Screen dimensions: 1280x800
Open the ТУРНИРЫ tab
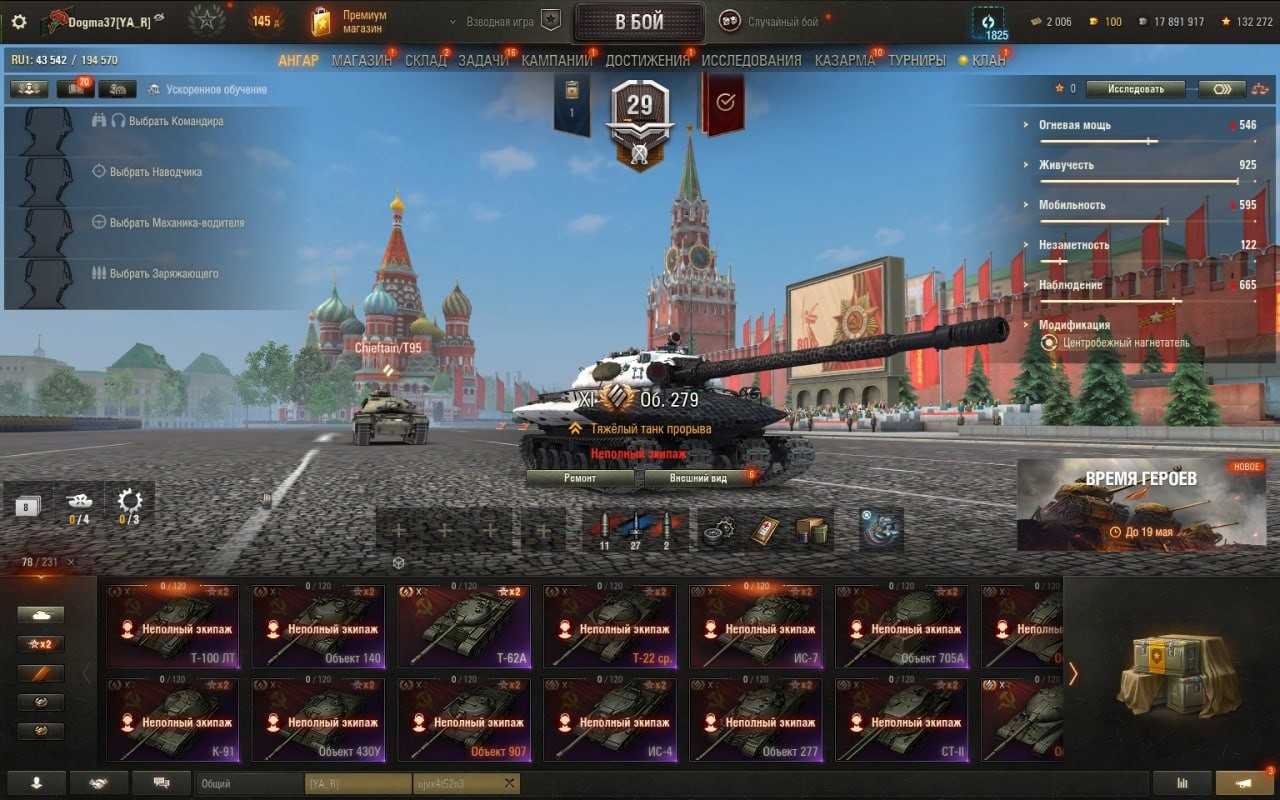917,60
